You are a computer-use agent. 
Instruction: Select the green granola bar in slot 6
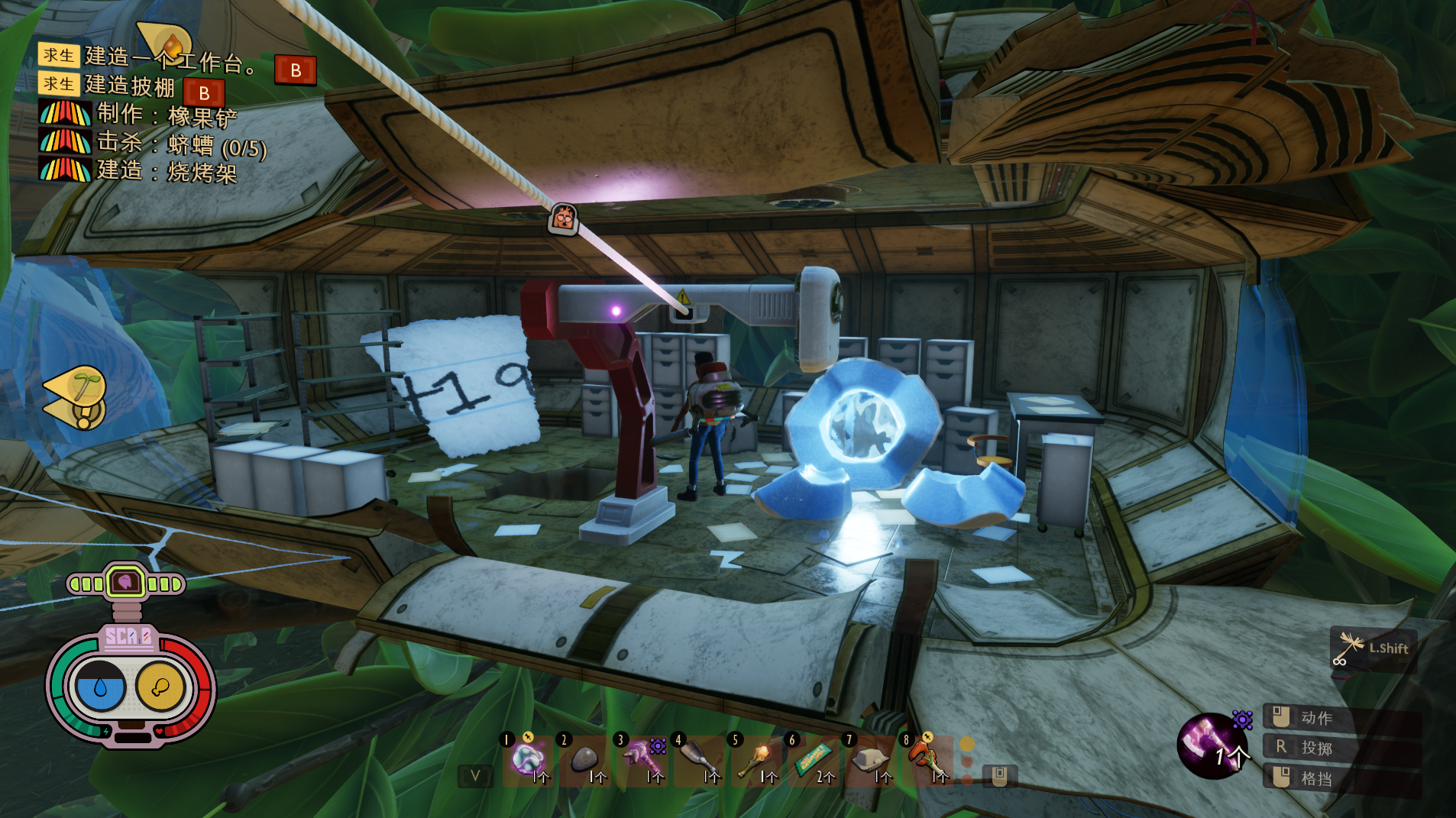[811, 759]
